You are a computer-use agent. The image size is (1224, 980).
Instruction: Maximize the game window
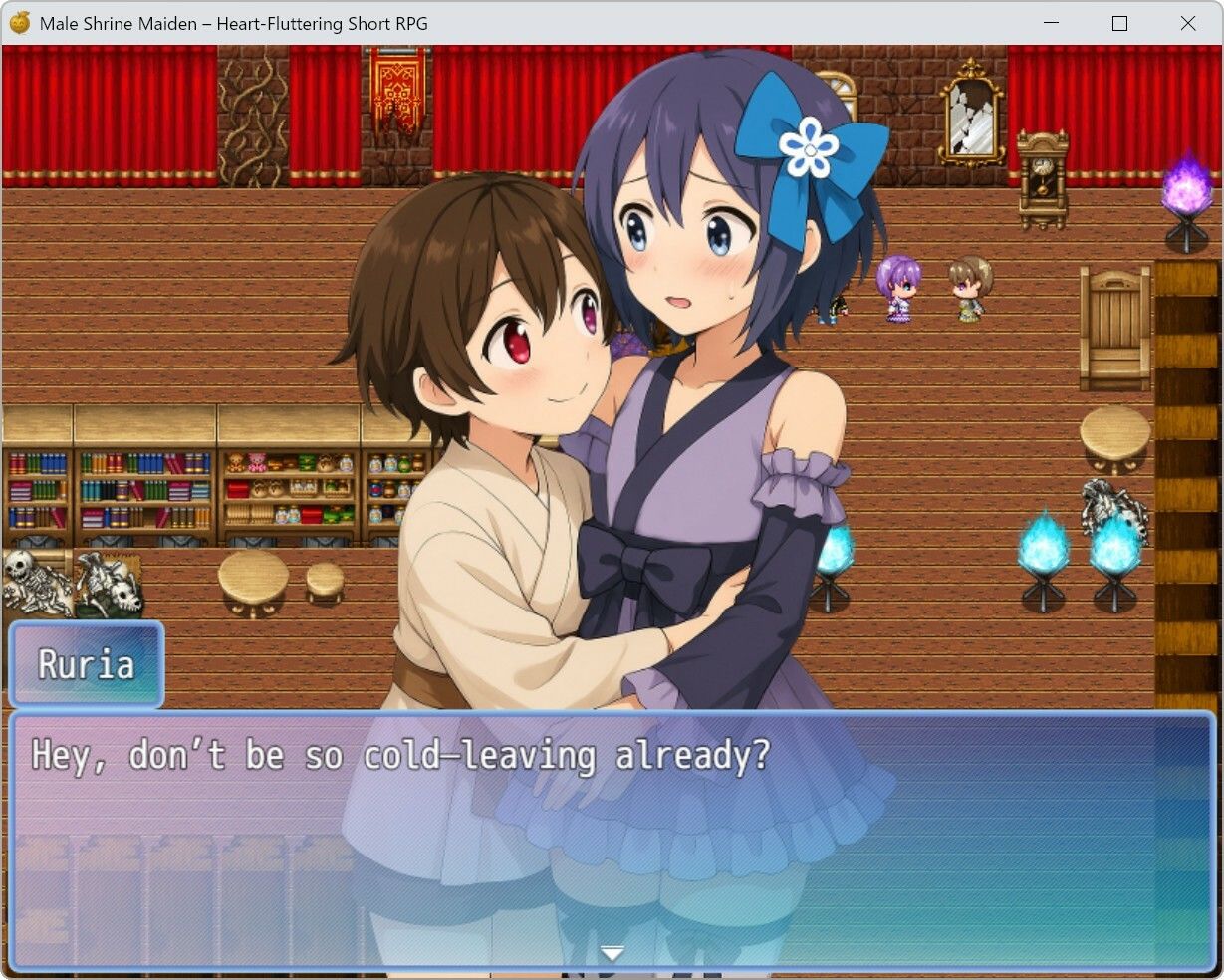(x=1119, y=23)
